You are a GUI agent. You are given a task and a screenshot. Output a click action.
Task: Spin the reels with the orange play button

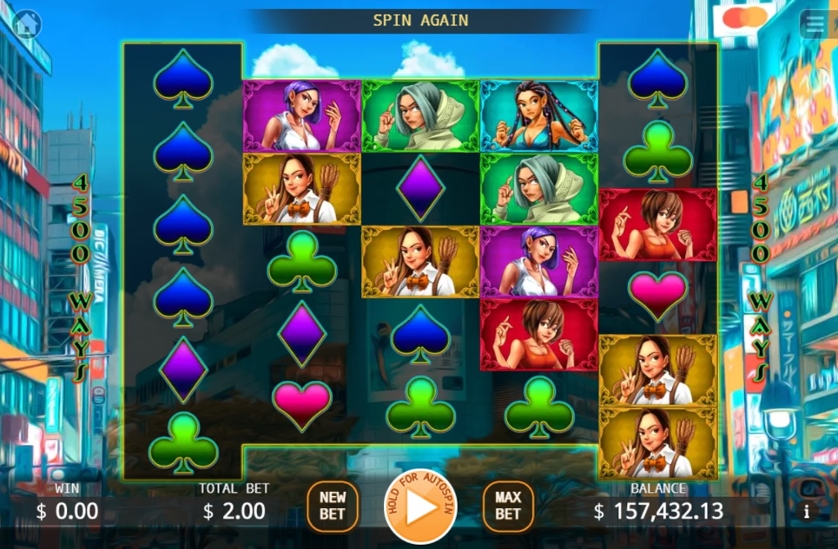tap(420, 507)
